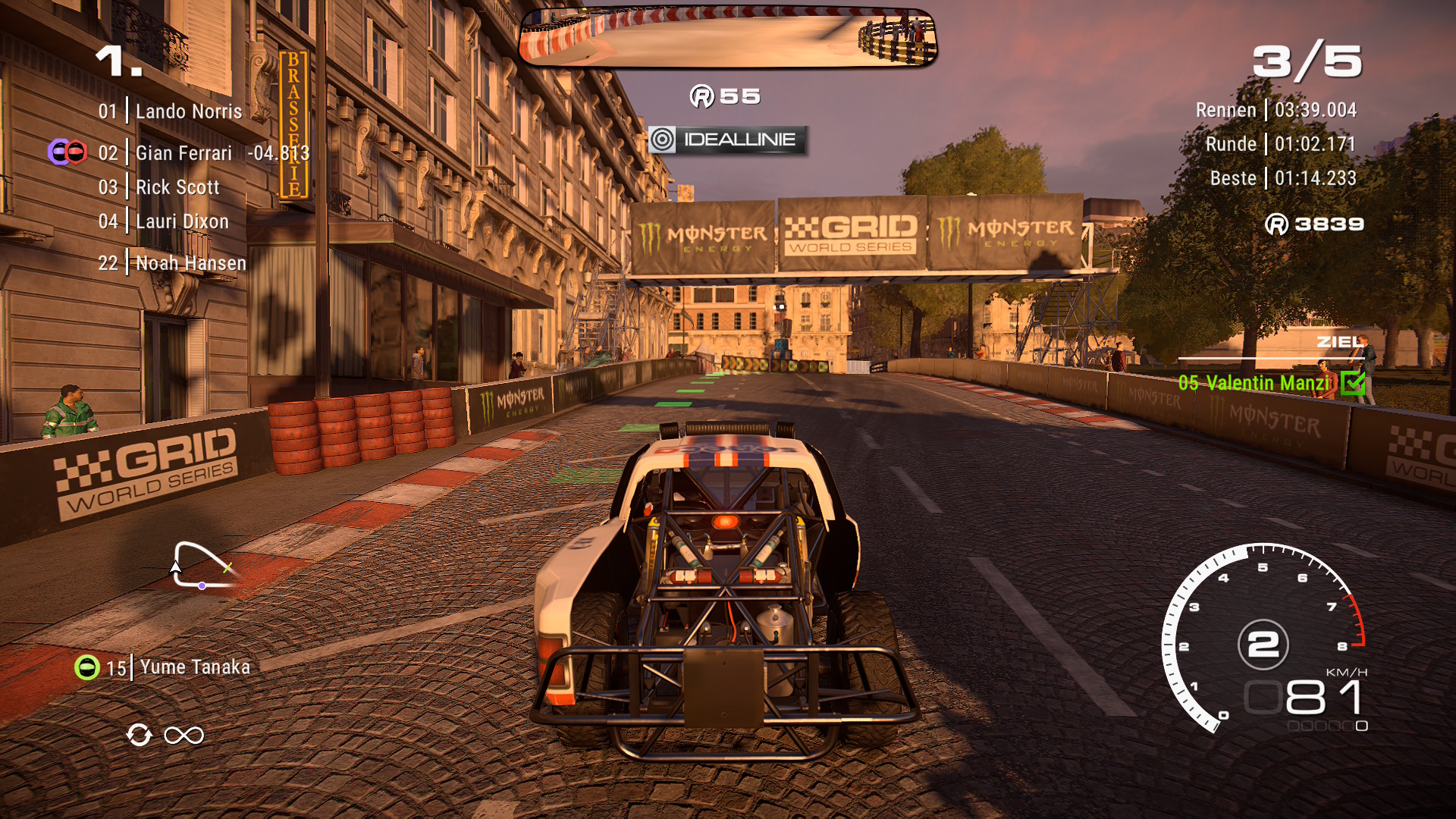Click the Ideallinie reward notification
The width and height of the screenshot is (1456, 819).
[x=727, y=140]
